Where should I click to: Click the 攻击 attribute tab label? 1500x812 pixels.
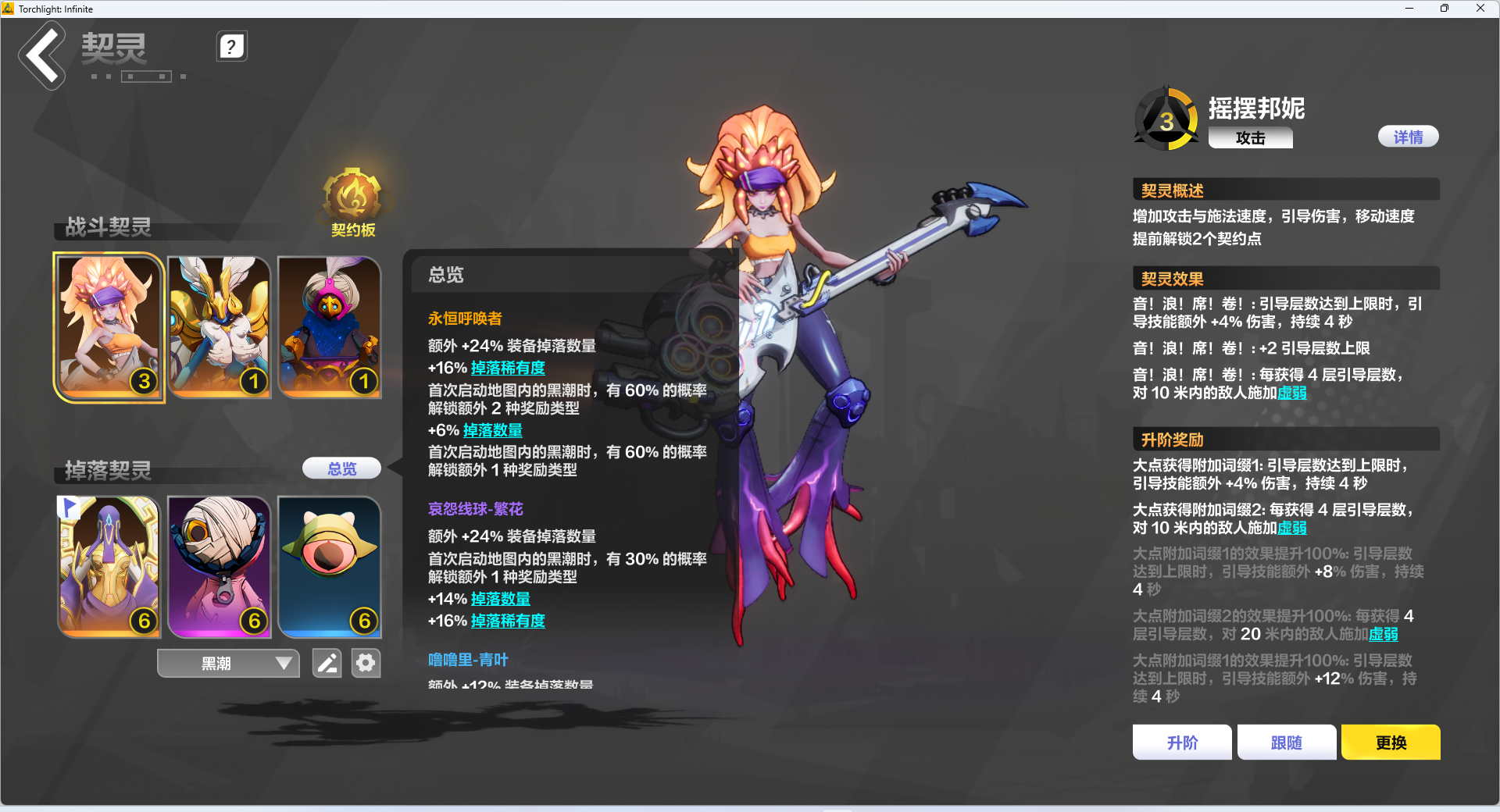coord(1250,137)
